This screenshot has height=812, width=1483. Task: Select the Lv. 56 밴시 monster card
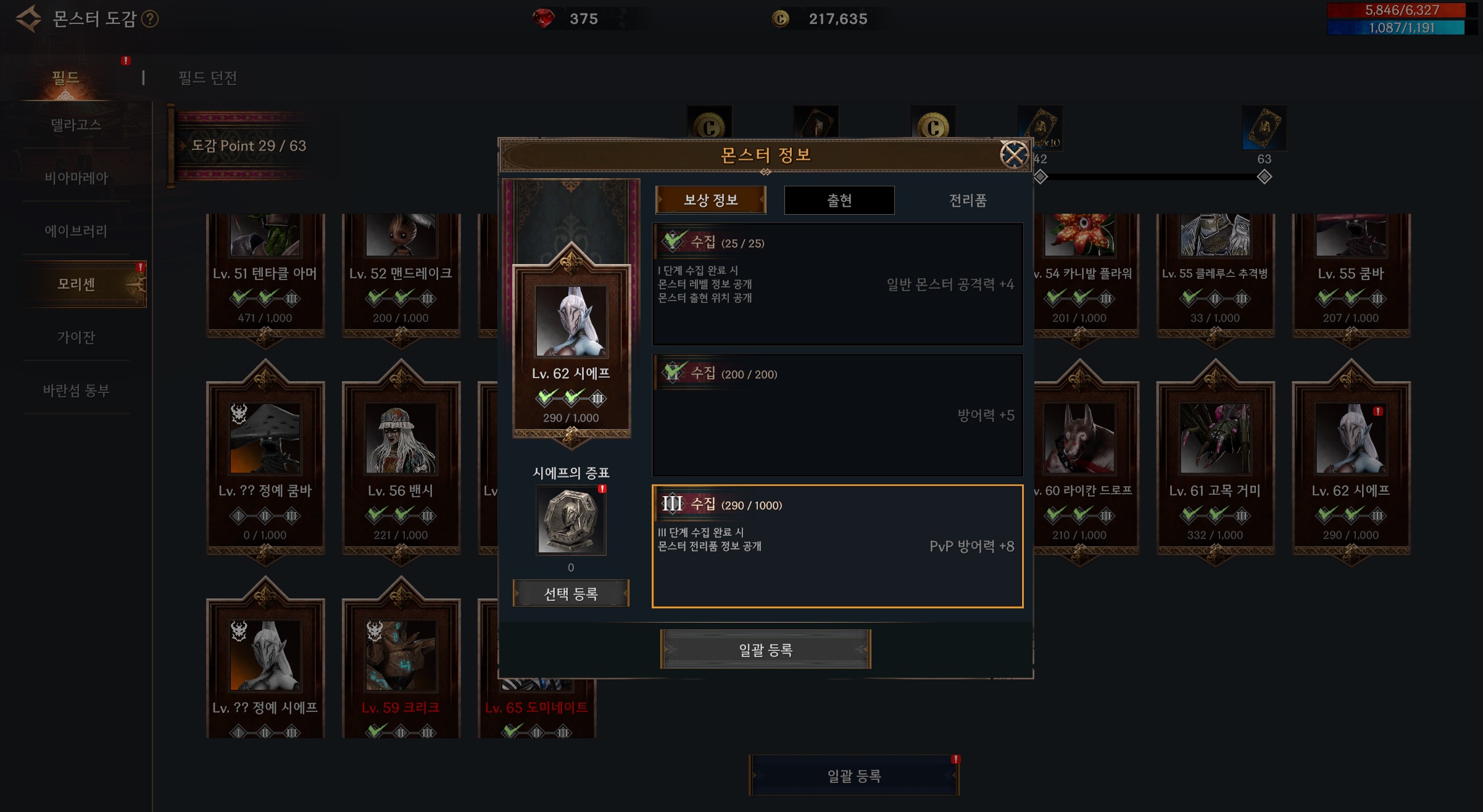click(x=401, y=463)
